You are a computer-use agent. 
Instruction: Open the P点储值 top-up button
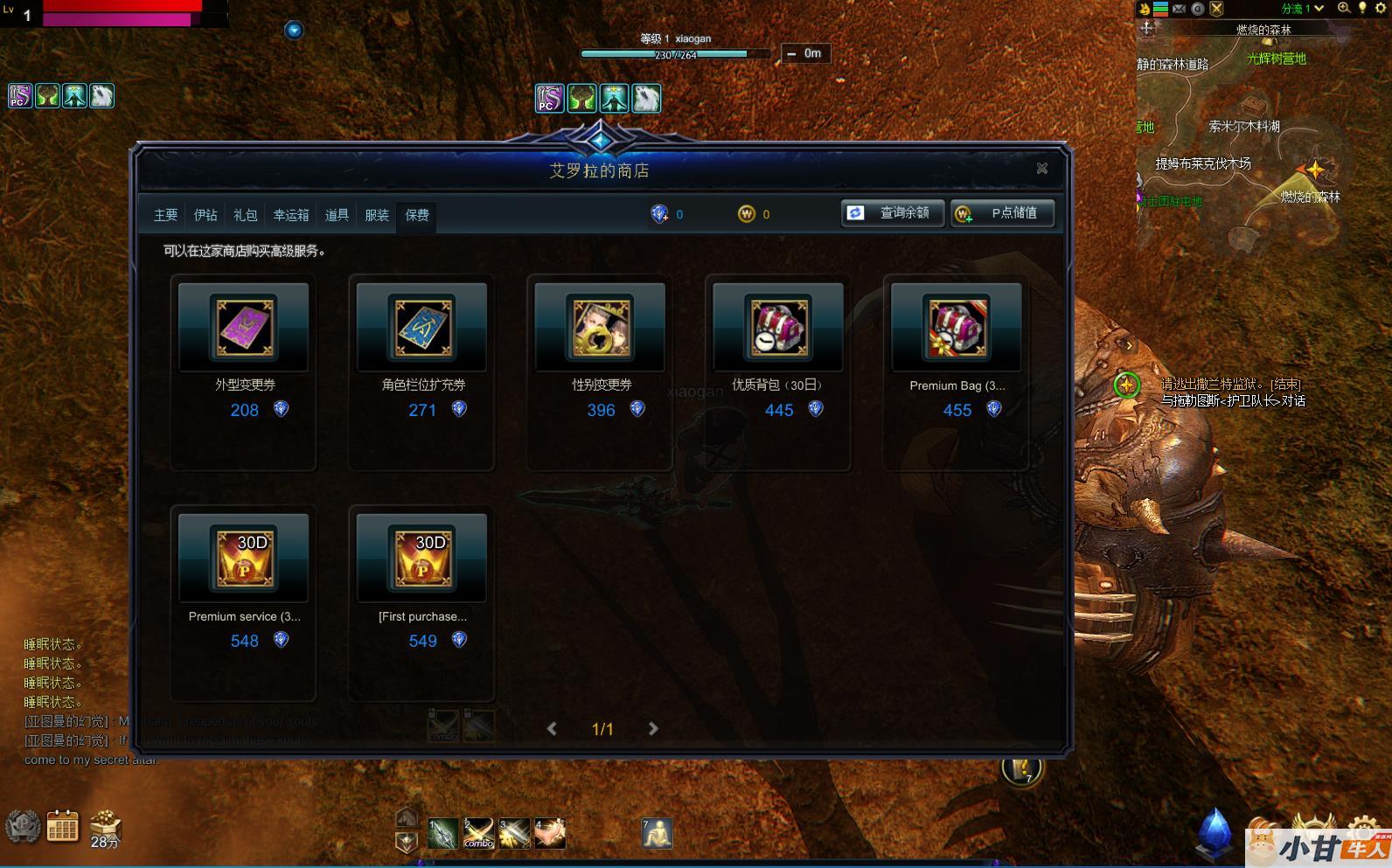pos(1002,213)
